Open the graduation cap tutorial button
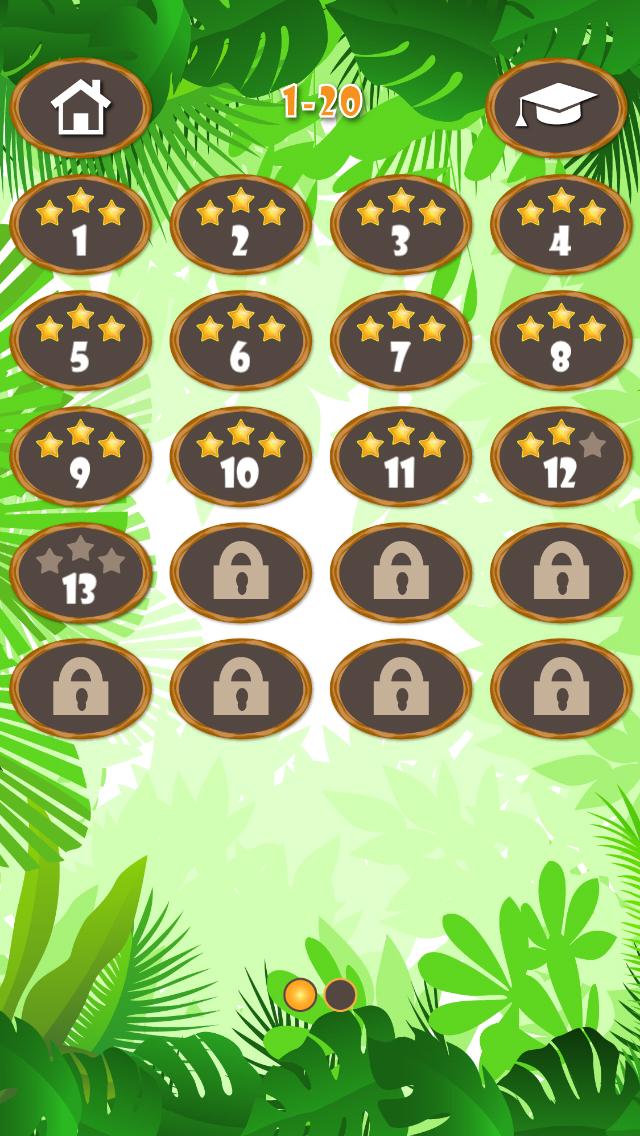 (x=557, y=108)
